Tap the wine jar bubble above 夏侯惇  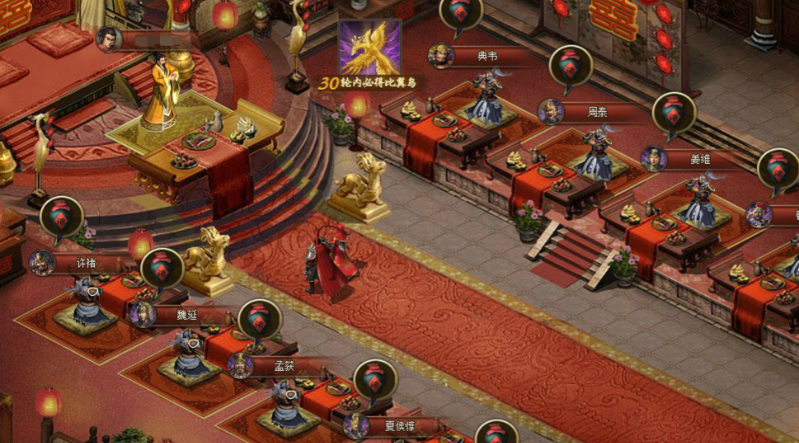[375, 378]
